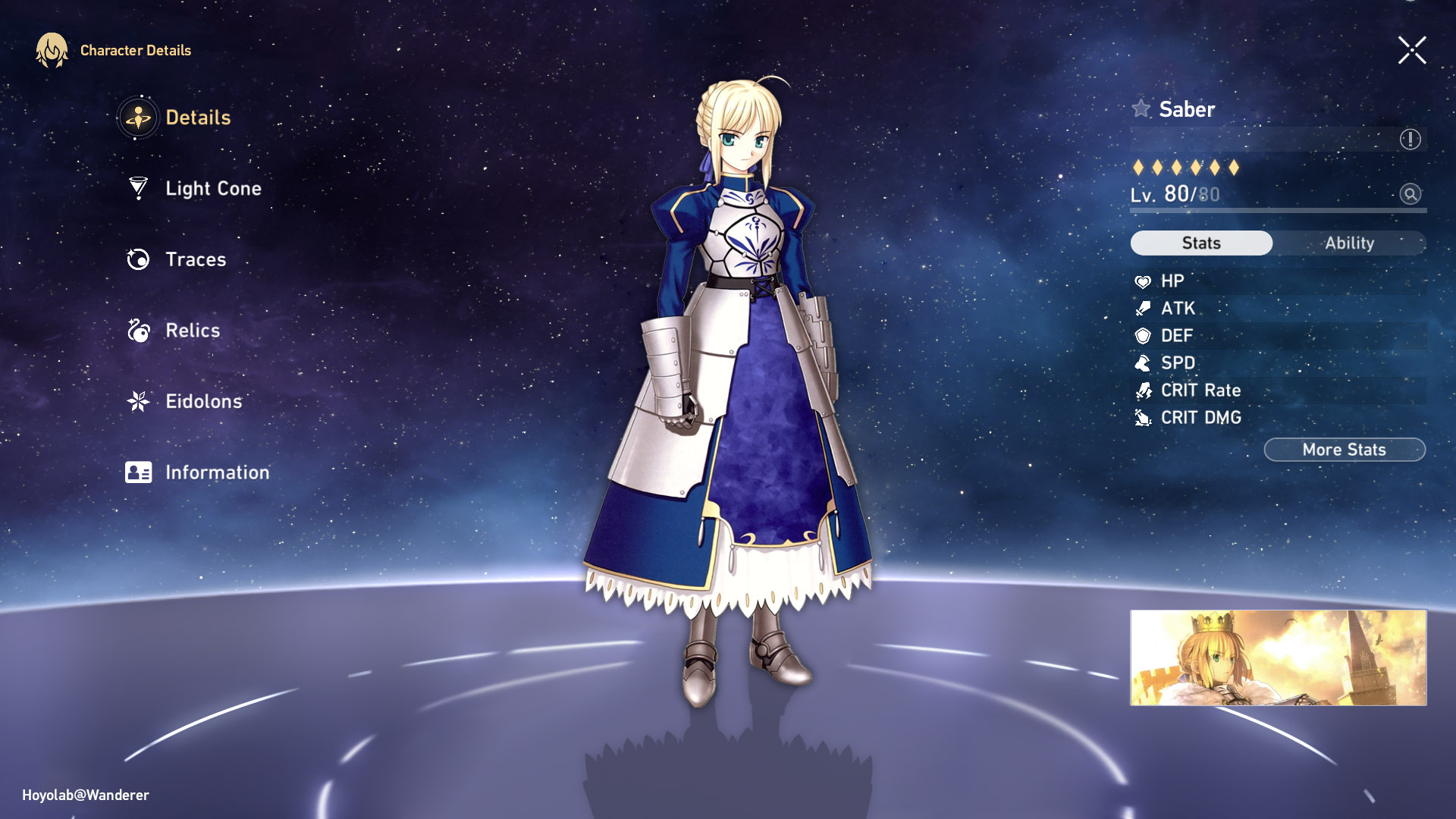Screen dimensions: 1456x819
Task: Click the HP heart stat icon
Action: click(1144, 281)
